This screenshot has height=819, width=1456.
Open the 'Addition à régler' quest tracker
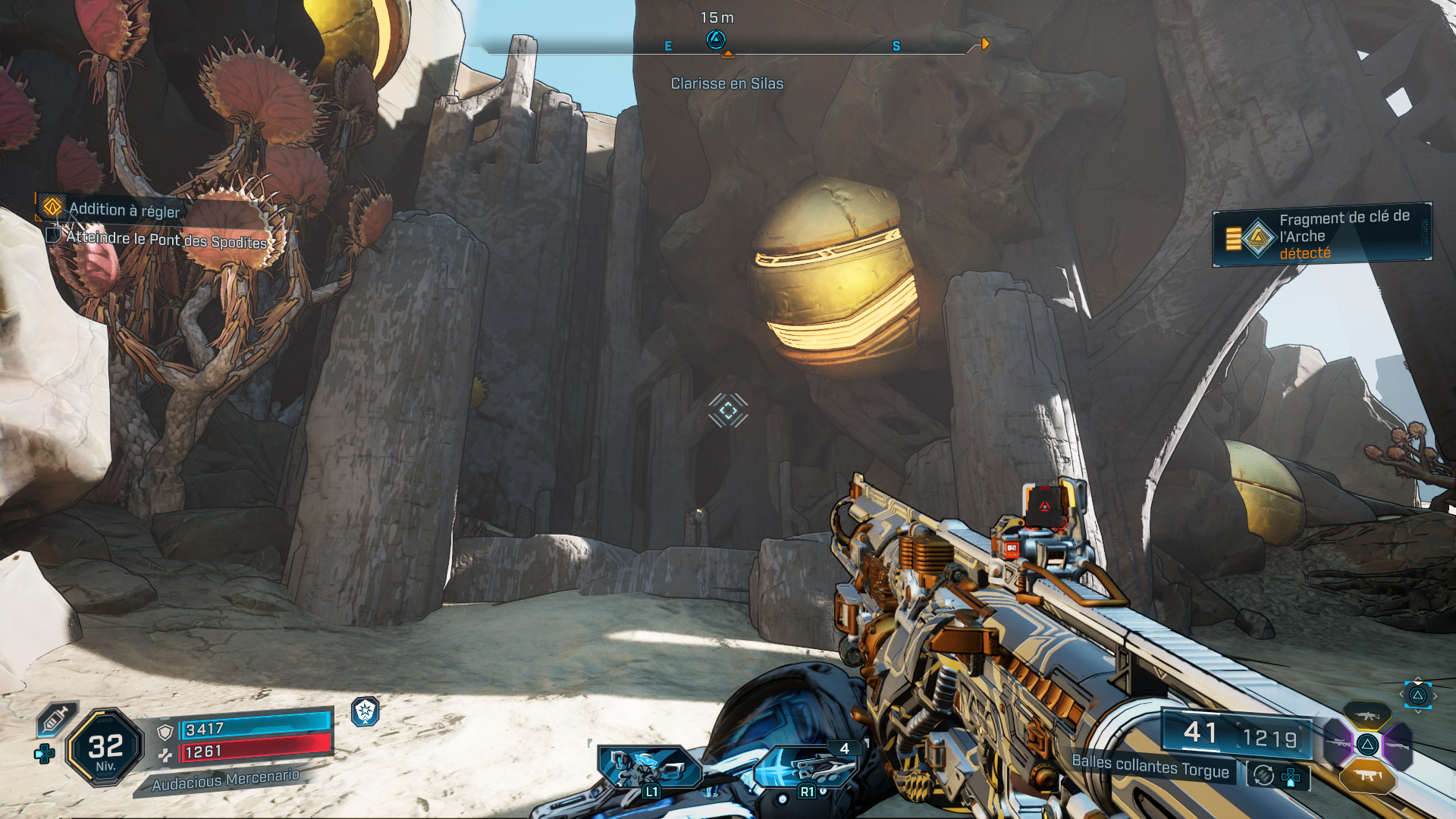(x=124, y=209)
